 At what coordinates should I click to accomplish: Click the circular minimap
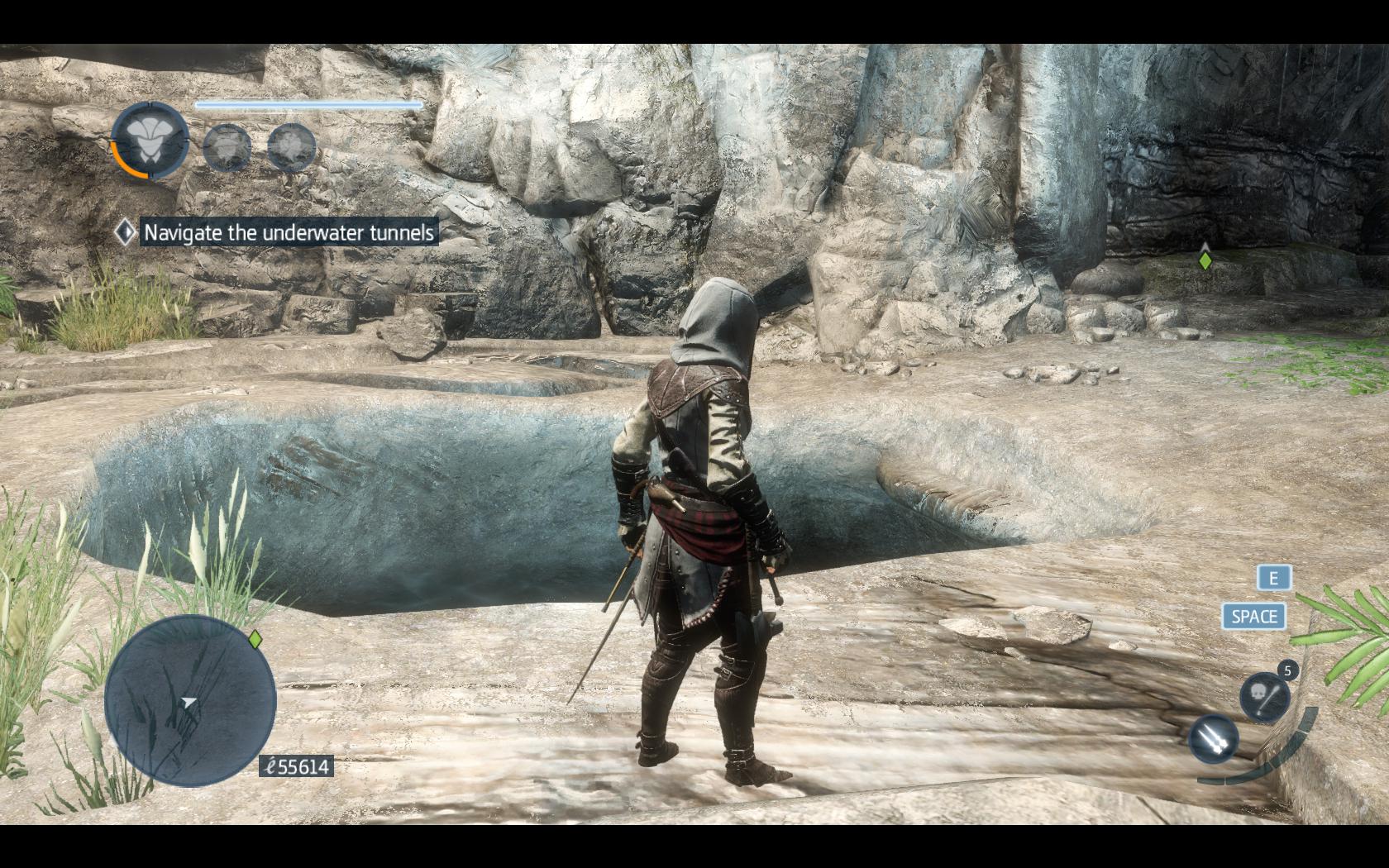coord(190,701)
